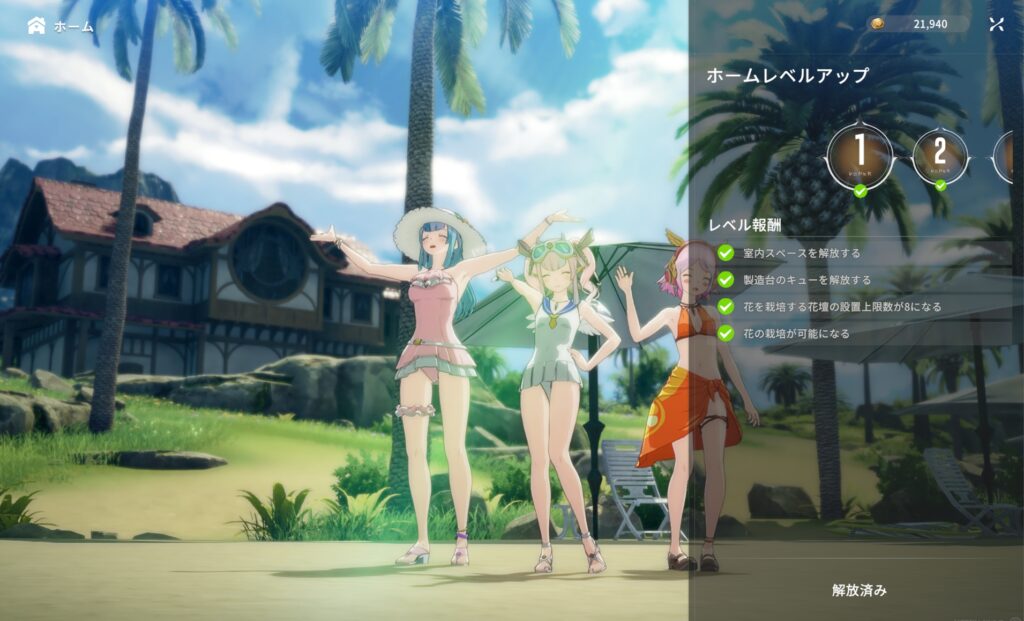
Task: Open the gold currency counter
Action: [x=918, y=24]
